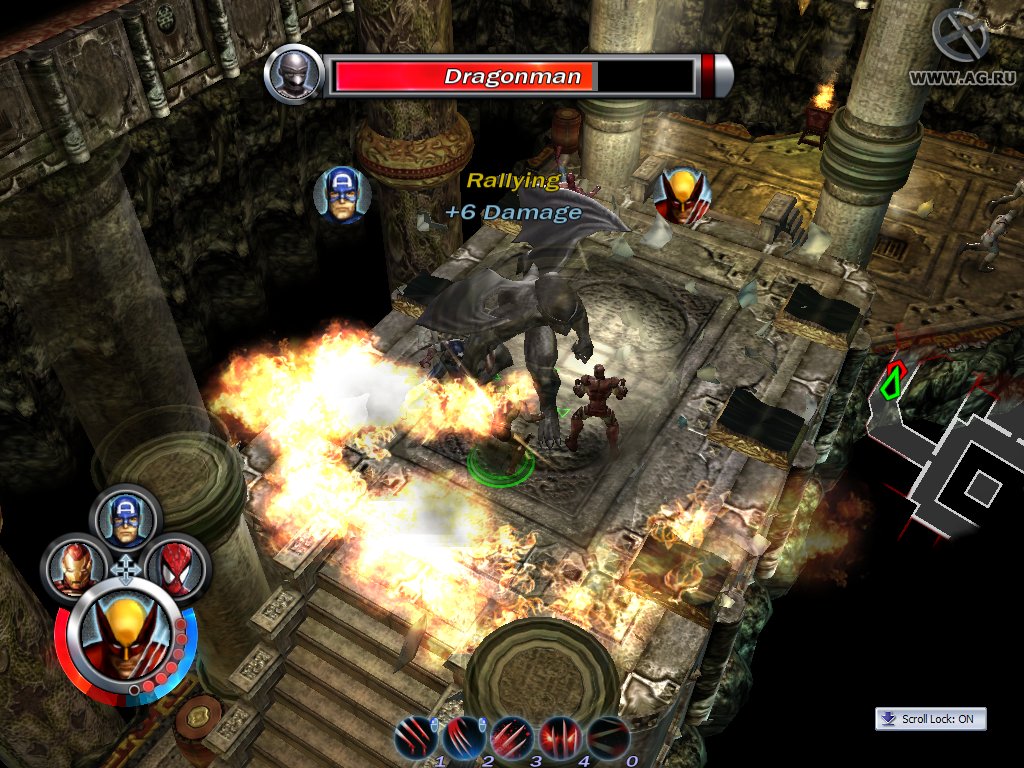Click the Dragonman boss portrait icon
The width and height of the screenshot is (1024, 768).
click(294, 75)
